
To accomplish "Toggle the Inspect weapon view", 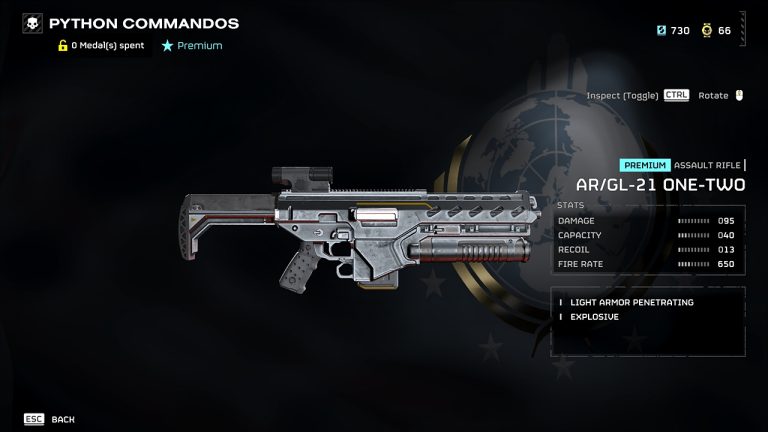I will (637, 95).
